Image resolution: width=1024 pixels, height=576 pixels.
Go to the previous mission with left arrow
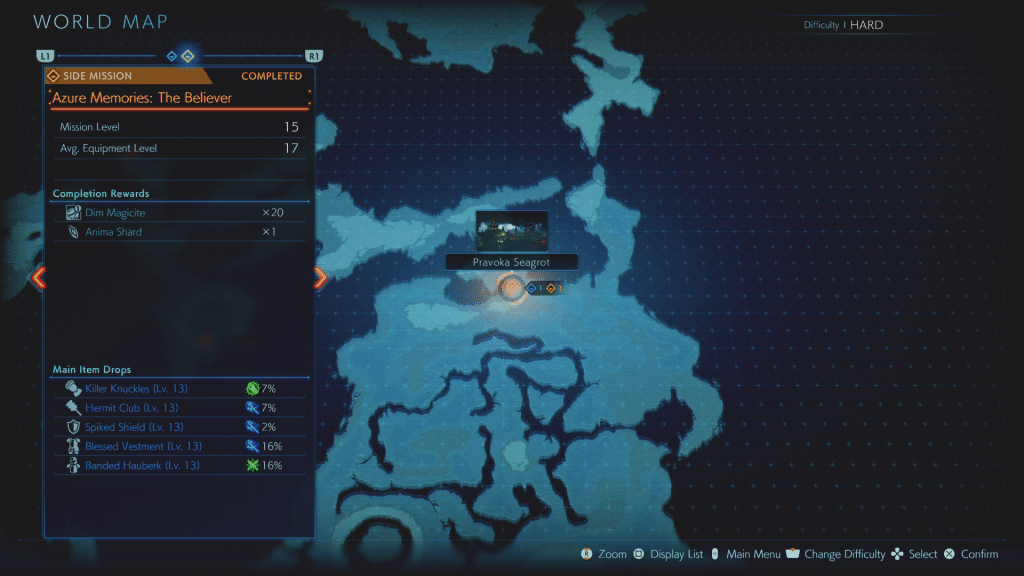coord(39,278)
